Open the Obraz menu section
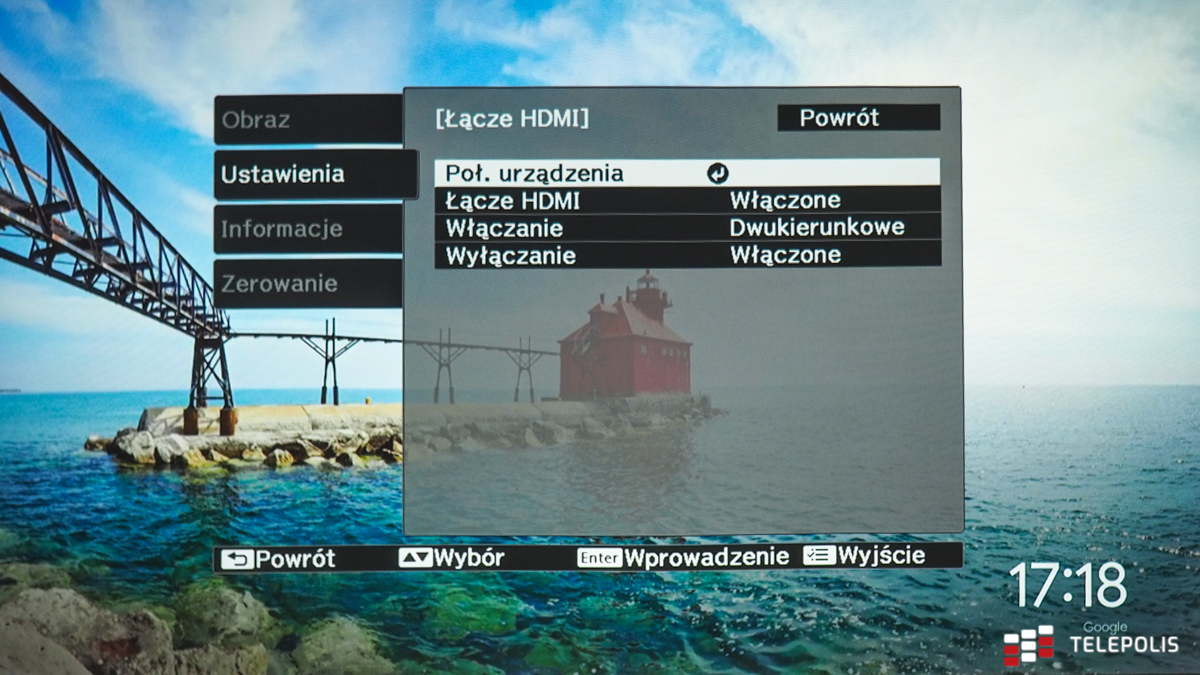 [x=307, y=120]
